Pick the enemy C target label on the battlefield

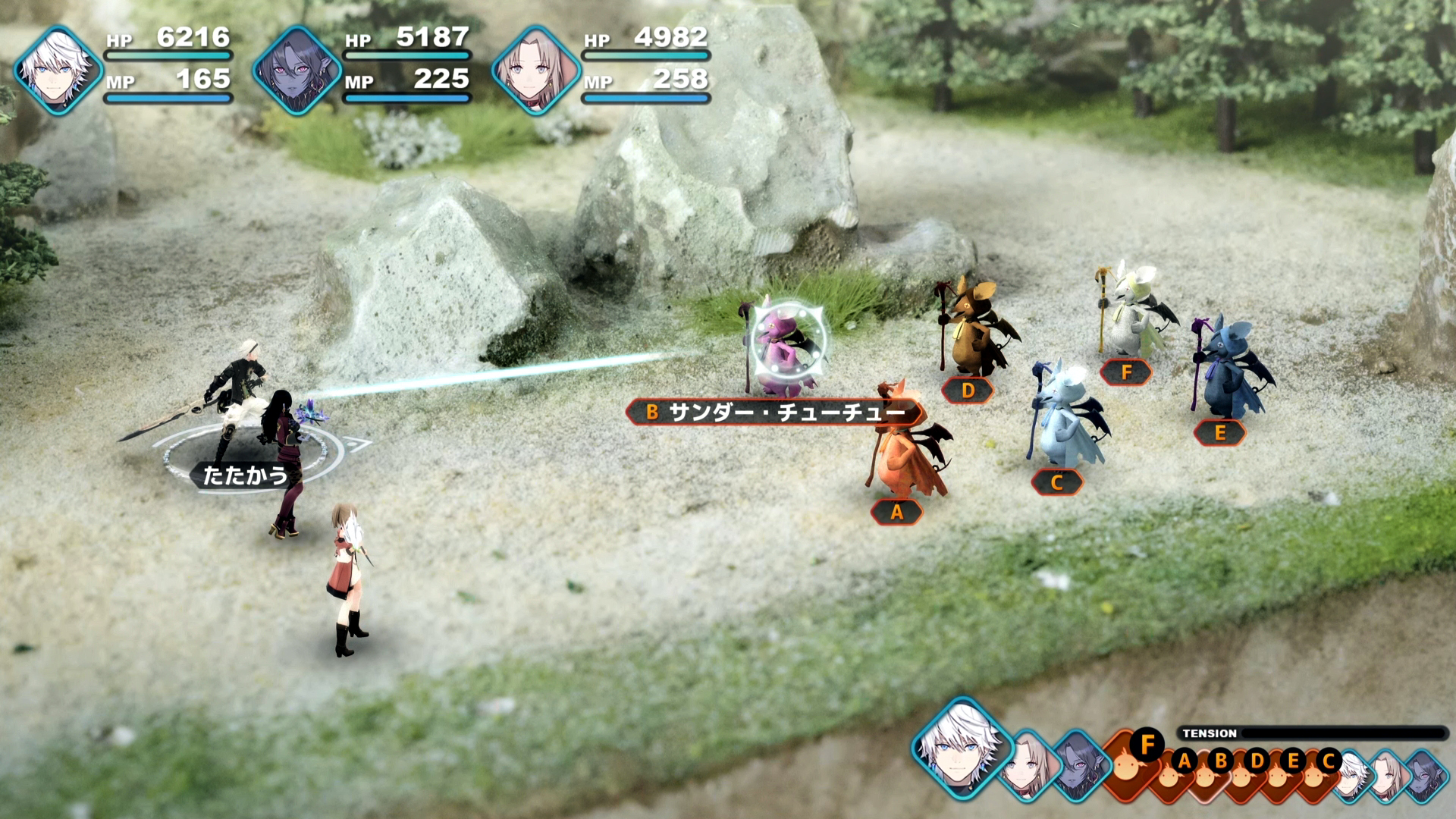click(1057, 482)
